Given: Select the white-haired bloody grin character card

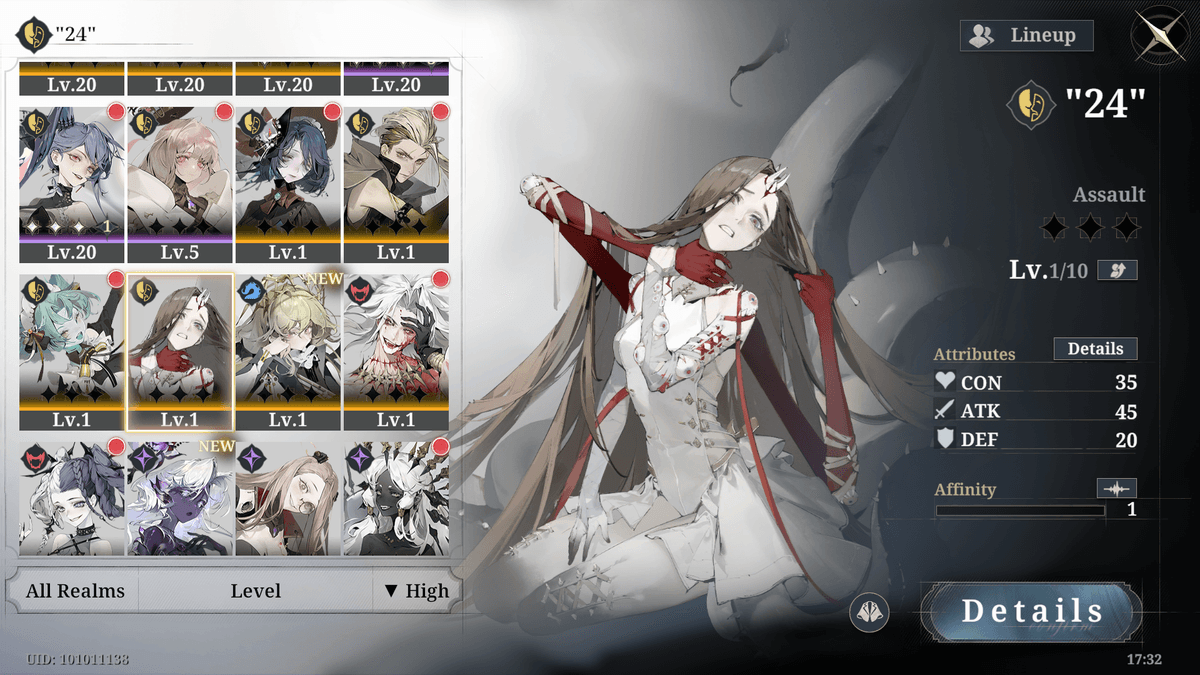Looking at the screenshot, I should point(396,350).
